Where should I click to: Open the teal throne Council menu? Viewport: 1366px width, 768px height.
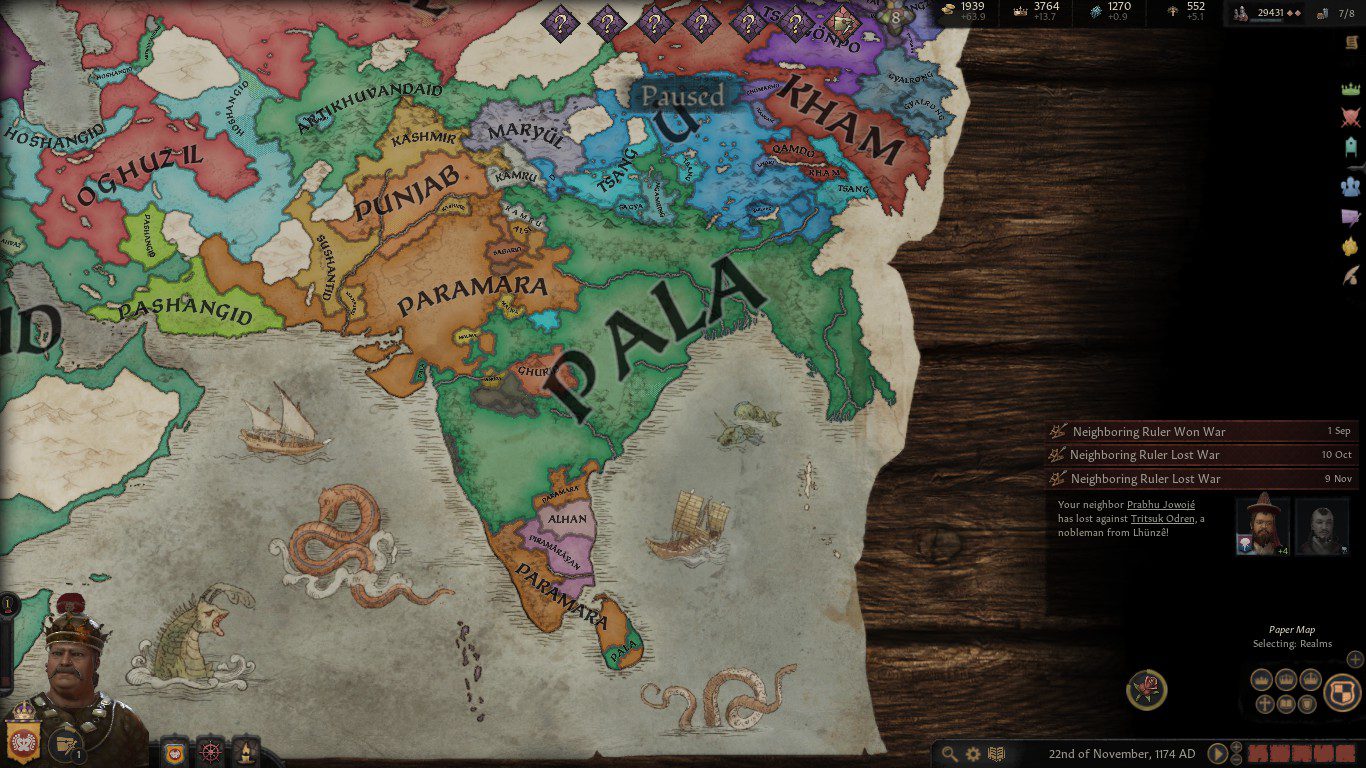[x=1351, y=148]
